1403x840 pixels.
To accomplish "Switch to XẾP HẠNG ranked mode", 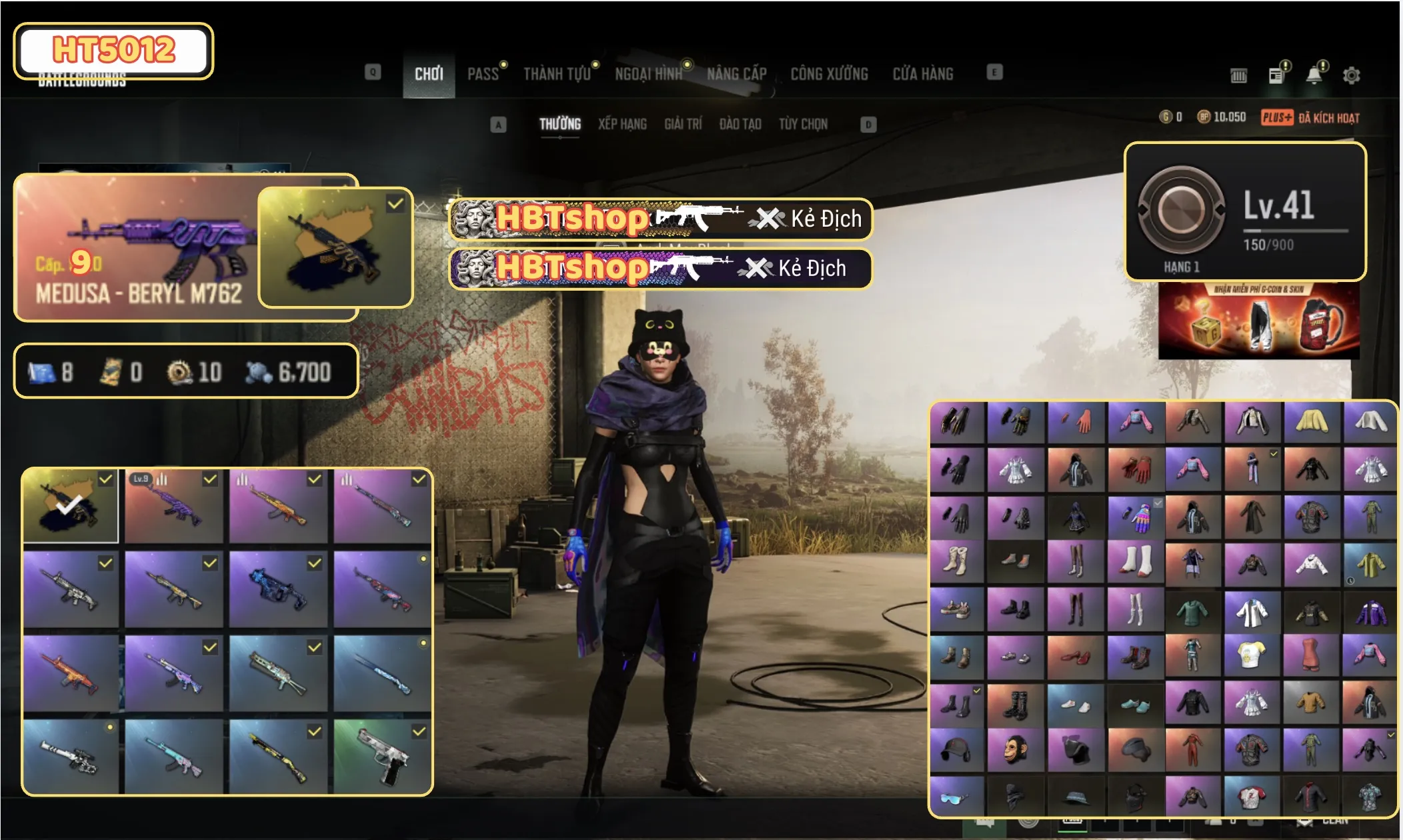I will tap(622, 124).
